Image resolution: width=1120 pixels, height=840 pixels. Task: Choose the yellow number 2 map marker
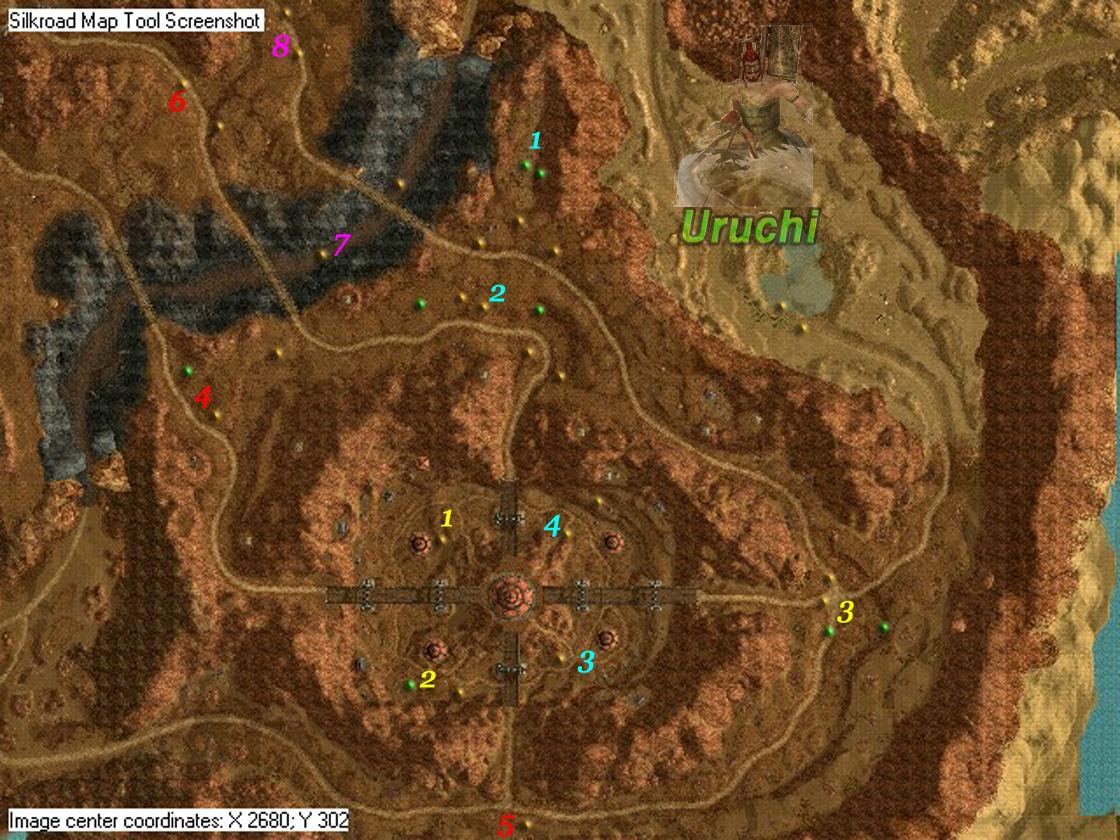click(428, 679)
